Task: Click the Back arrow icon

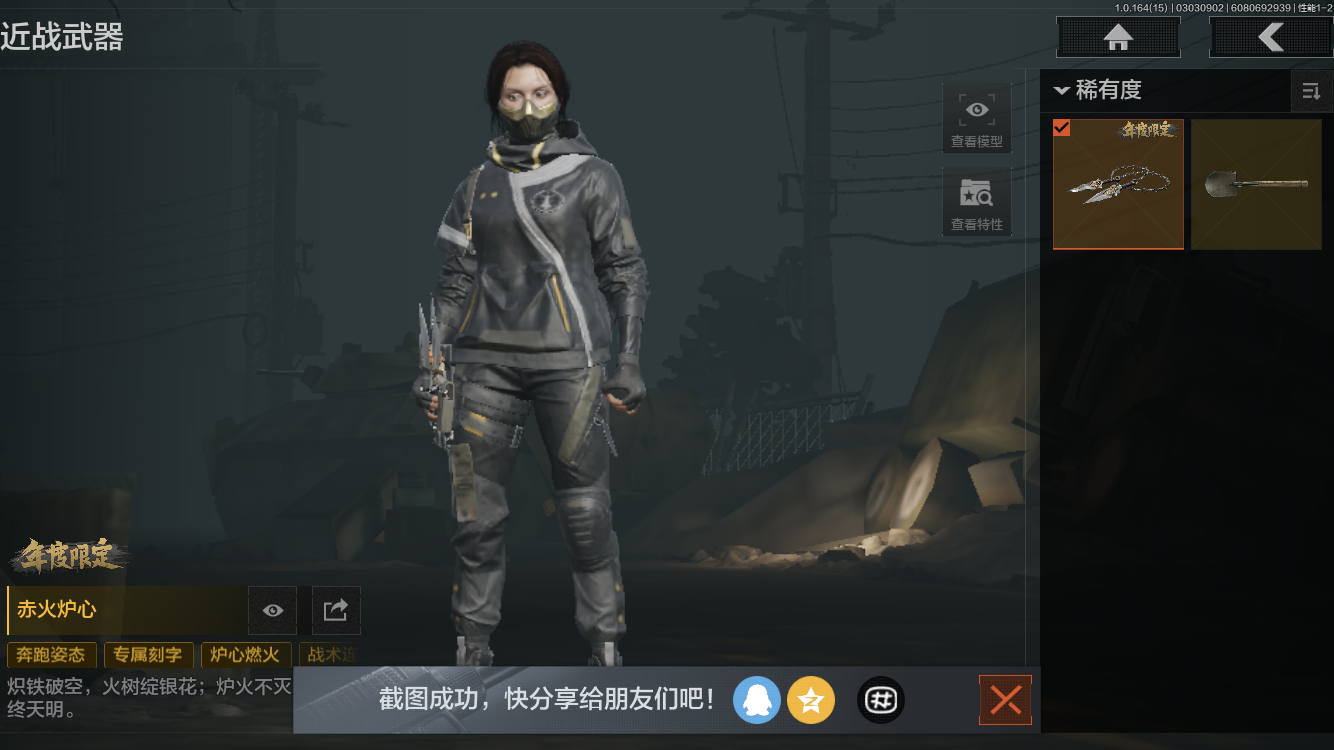Action: [1272, 37]
